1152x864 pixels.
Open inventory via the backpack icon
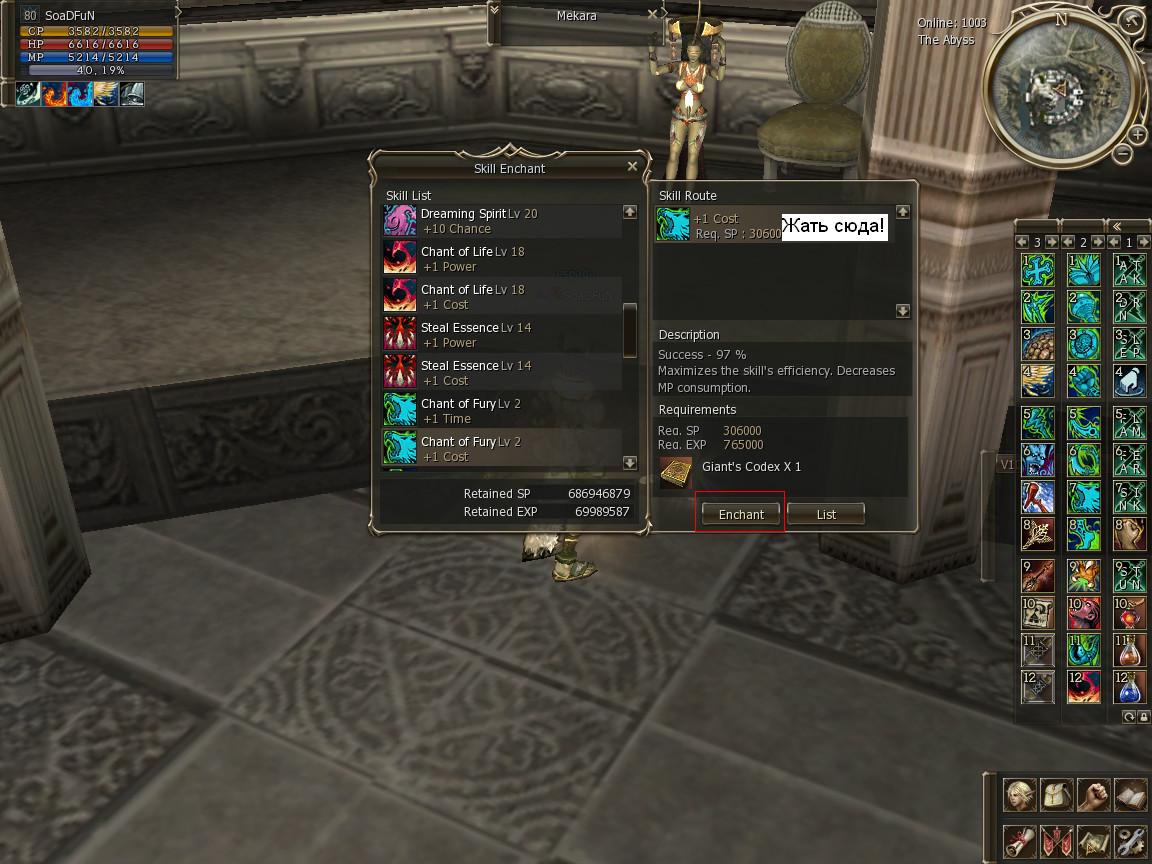(x=1057, y=796)
